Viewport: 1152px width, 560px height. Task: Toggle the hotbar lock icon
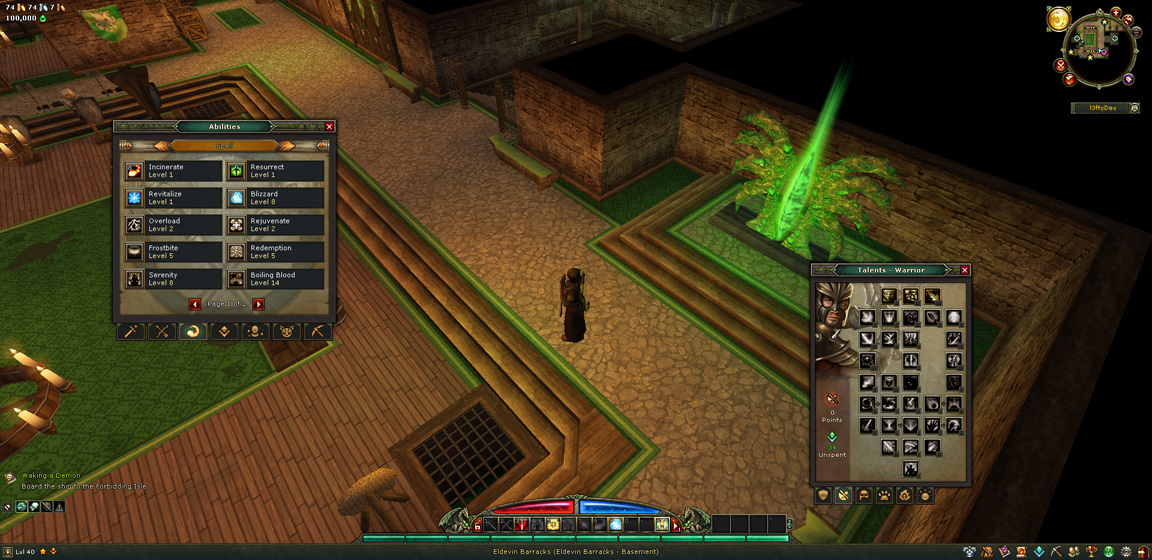pyautogui.click(x=478, y=525)
